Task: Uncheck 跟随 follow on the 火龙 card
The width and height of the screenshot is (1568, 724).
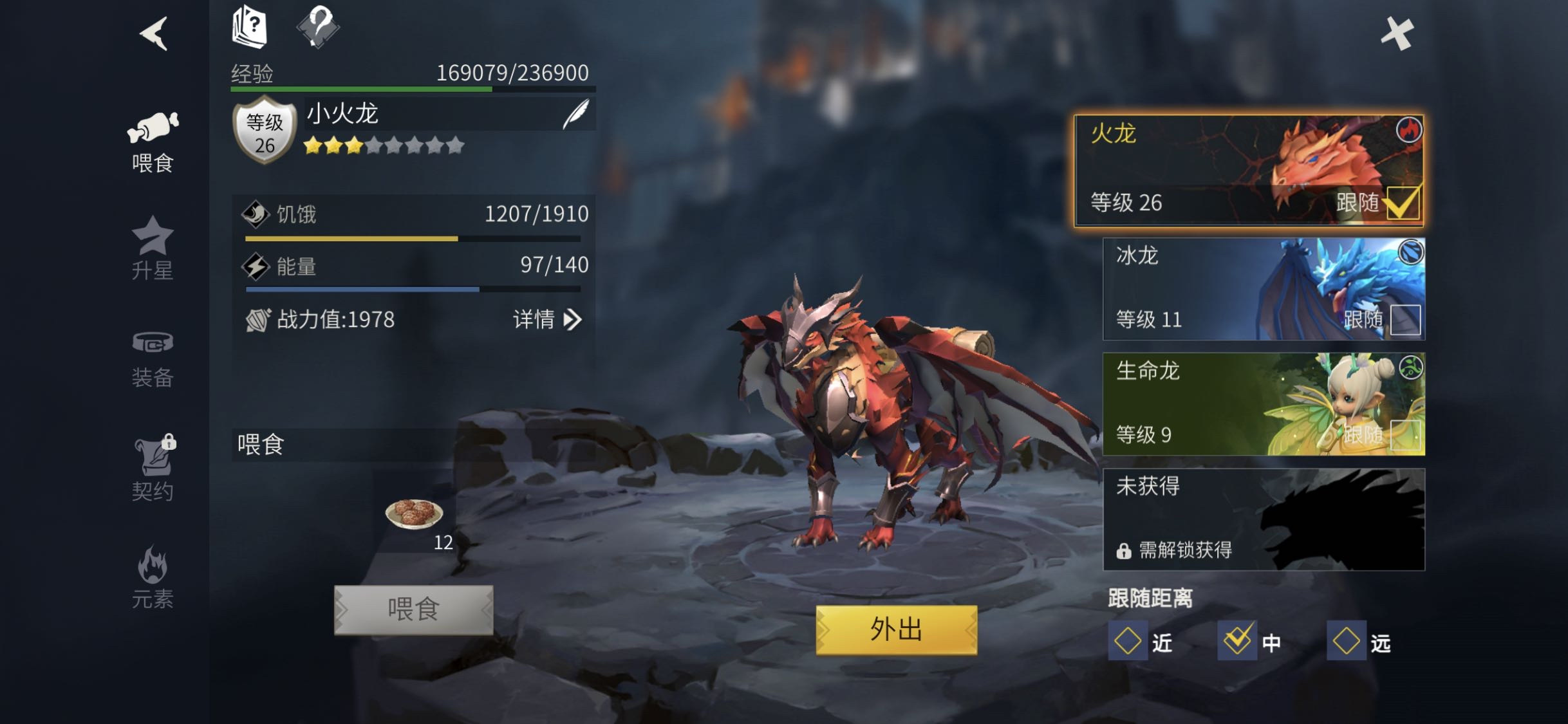Action: 1403,203
